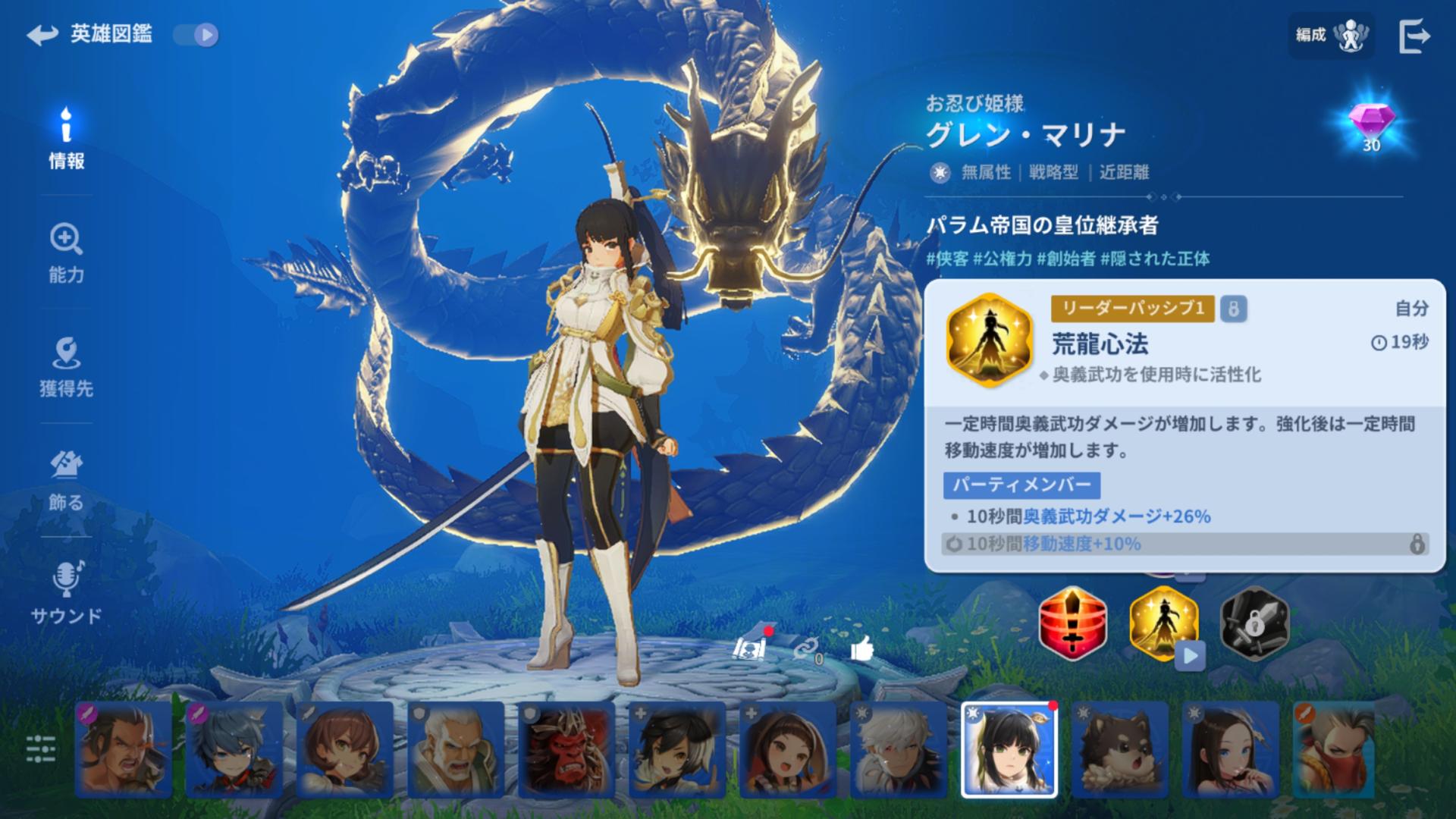Show the 獲得先 tab

[x=67, y=367]
